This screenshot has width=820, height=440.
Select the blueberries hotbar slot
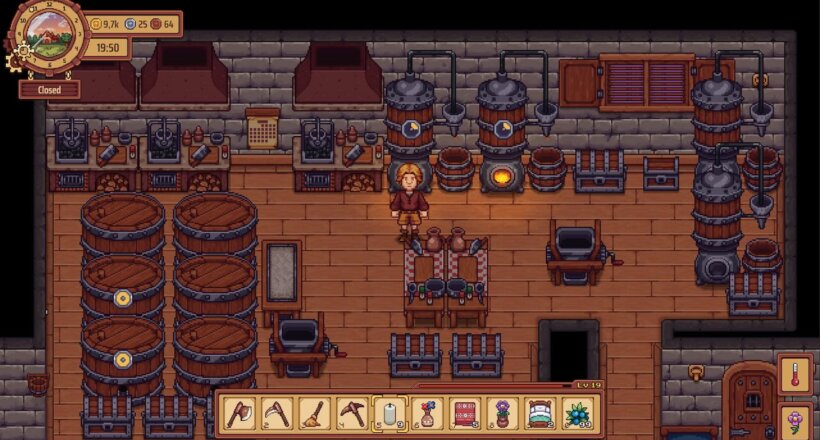(x=577, y=412)
